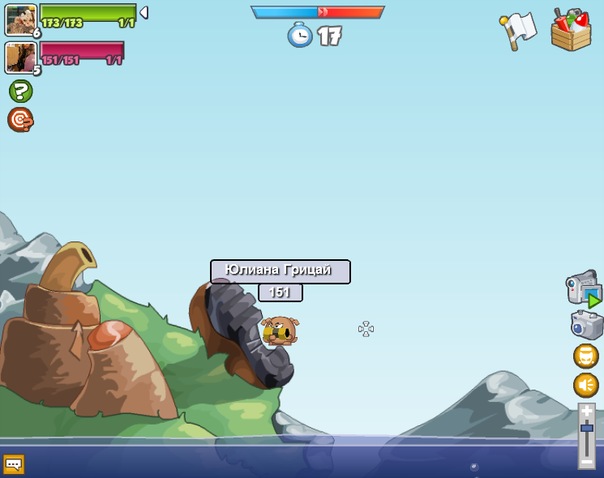Select the pink team player avatar
604x478 pixels.
pos(20,57)
